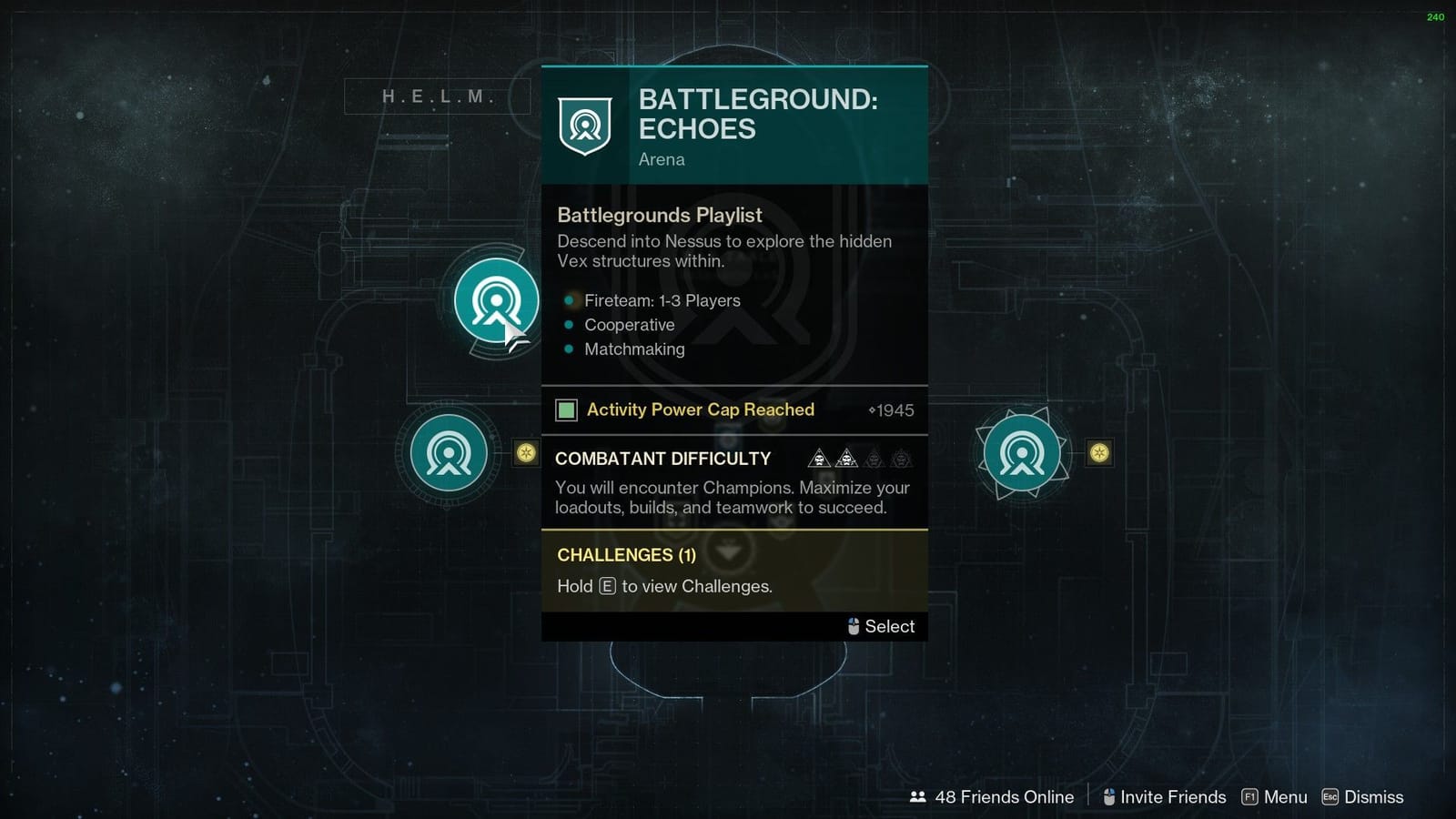Click the Fireteam: 1-3 Players bullet marker
This screenshot has width=1456, height=819.
point(570,299)
